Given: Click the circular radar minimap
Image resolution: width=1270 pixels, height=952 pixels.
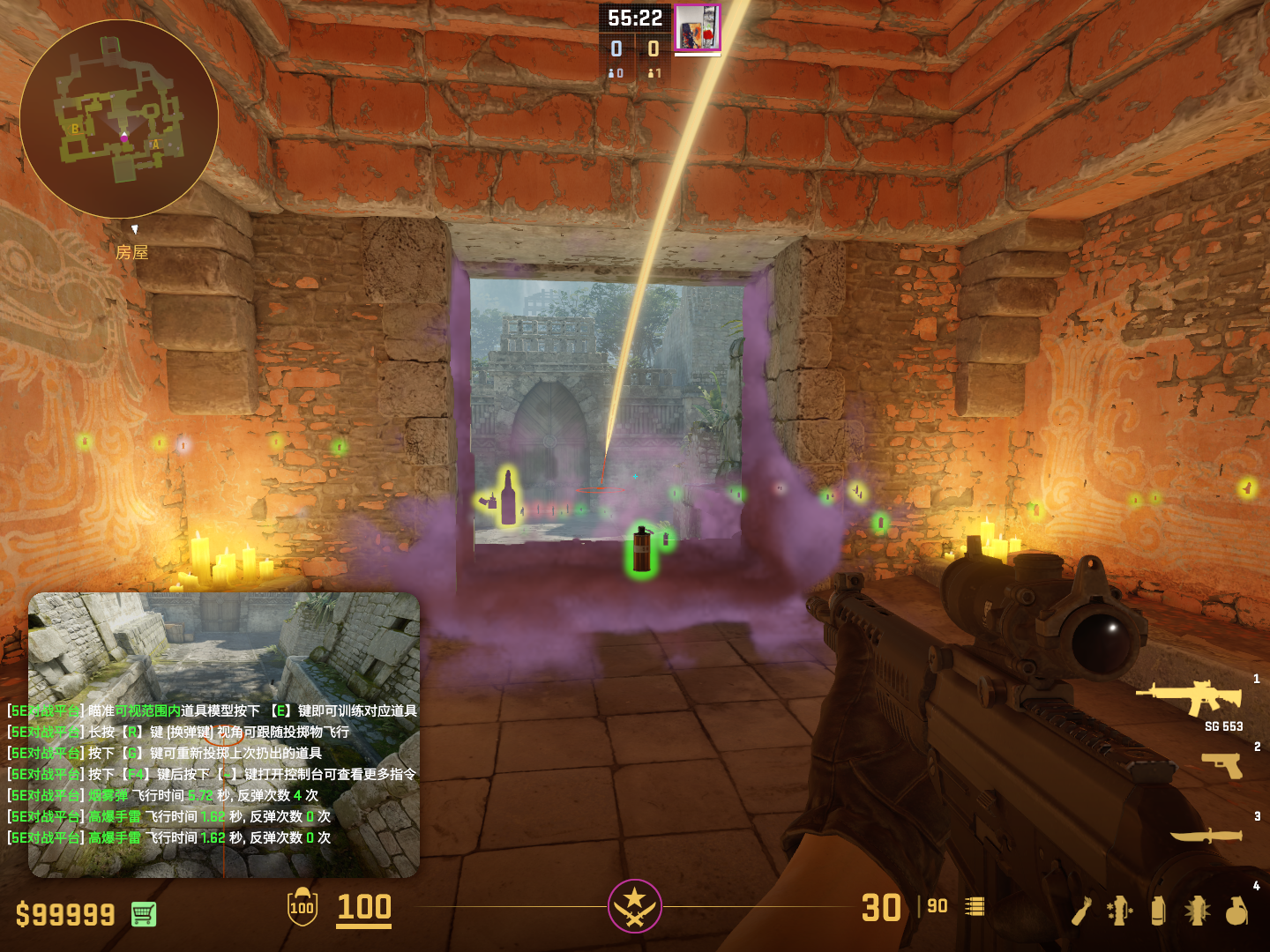Looking at the screenshot, I should pyautogui.click(x=119, y=119).
